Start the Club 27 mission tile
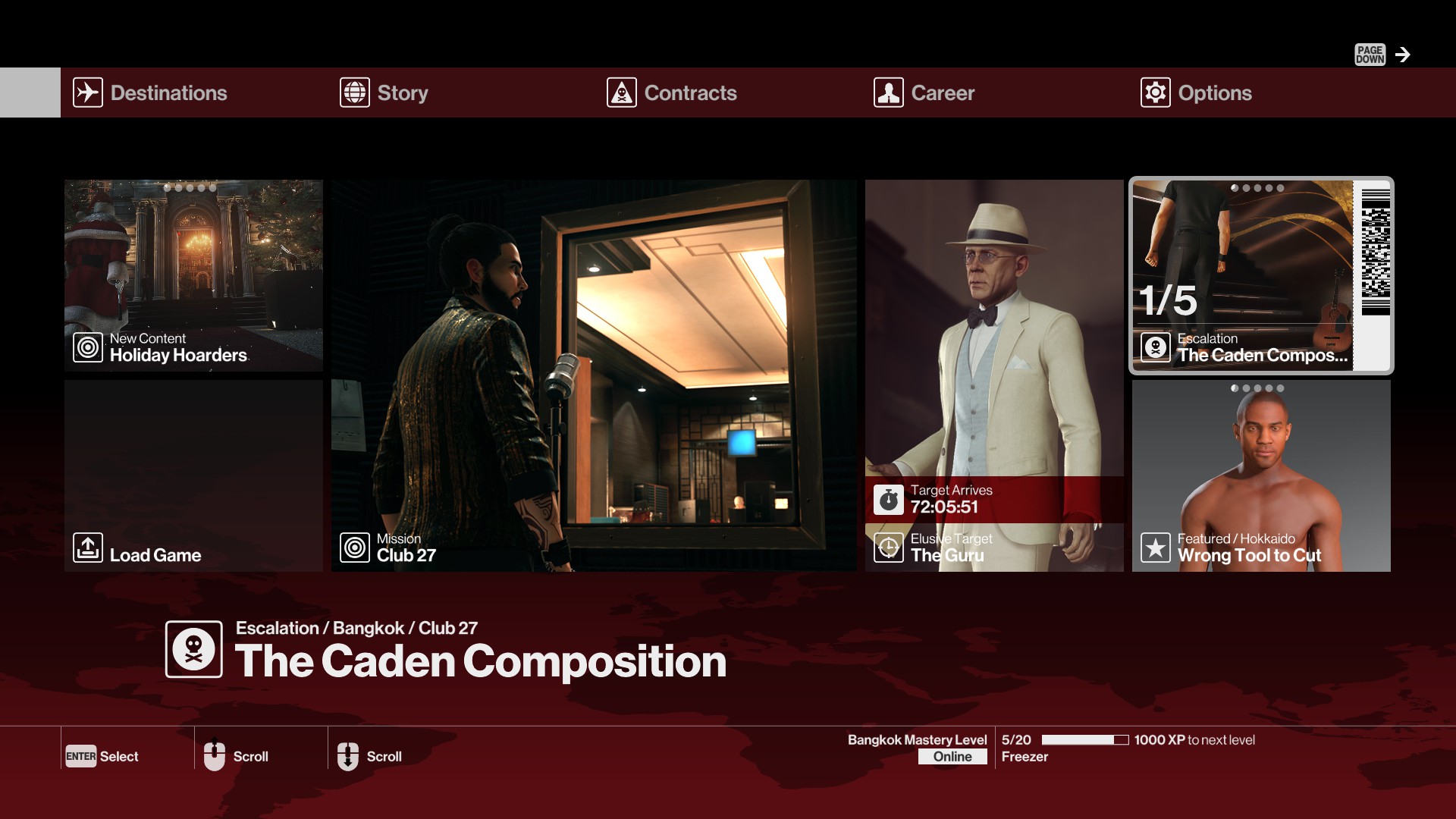 (x=594, y=375)
